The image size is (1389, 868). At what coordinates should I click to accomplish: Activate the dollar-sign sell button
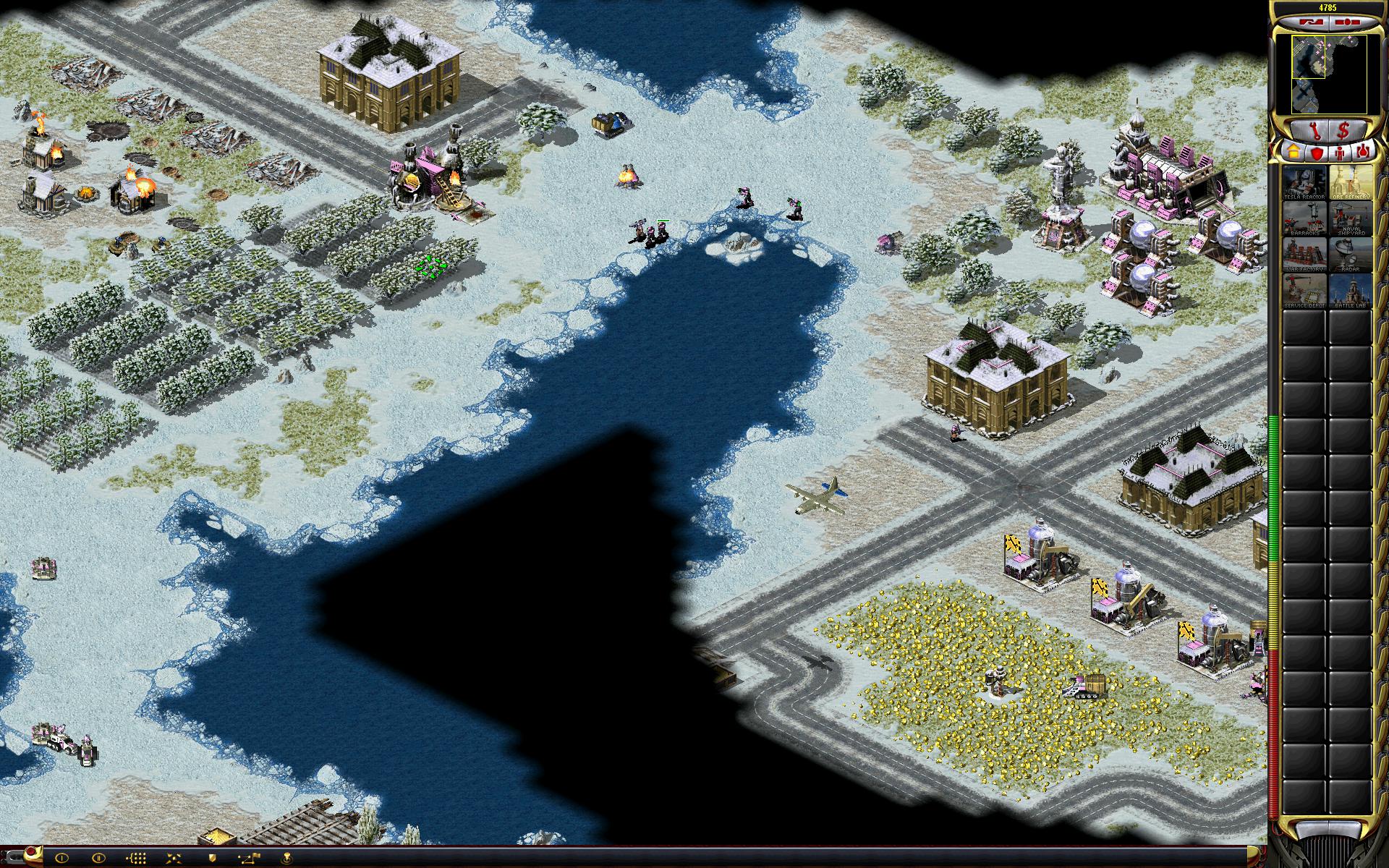tap(1343, 130)
